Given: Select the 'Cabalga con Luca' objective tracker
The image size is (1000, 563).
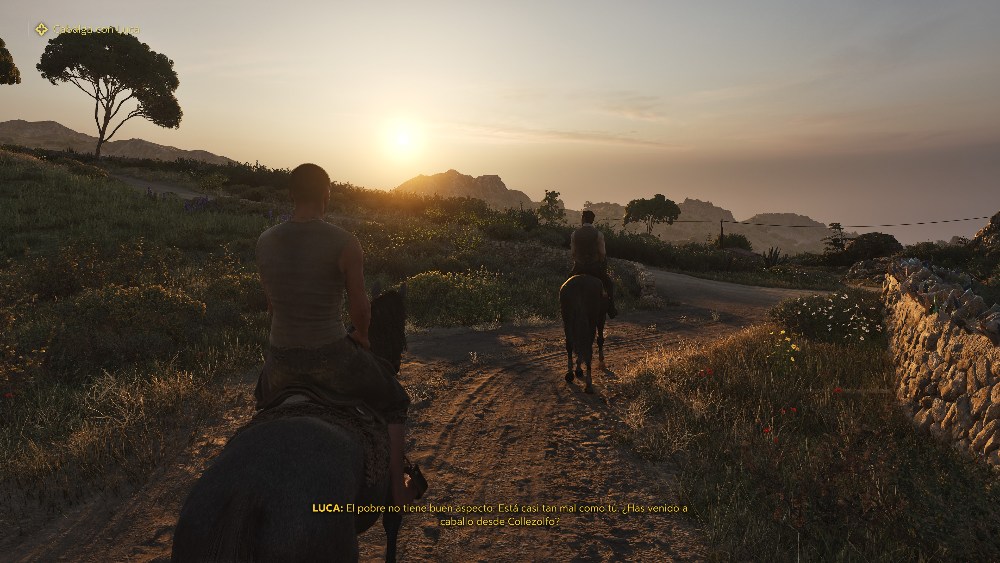Looking at the screenshot, I should click(96, 30).
